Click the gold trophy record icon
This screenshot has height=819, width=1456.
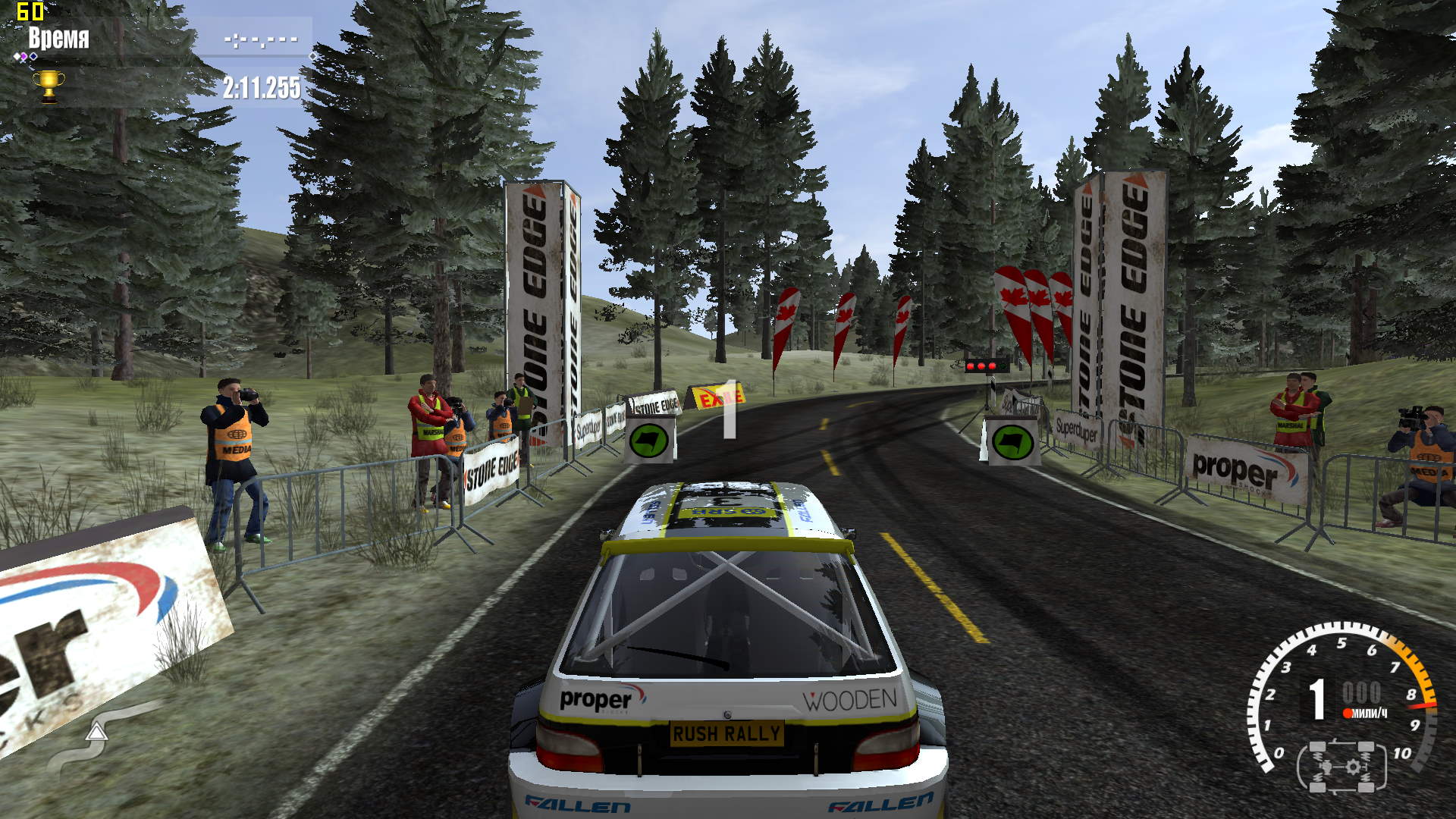(49, 86)
